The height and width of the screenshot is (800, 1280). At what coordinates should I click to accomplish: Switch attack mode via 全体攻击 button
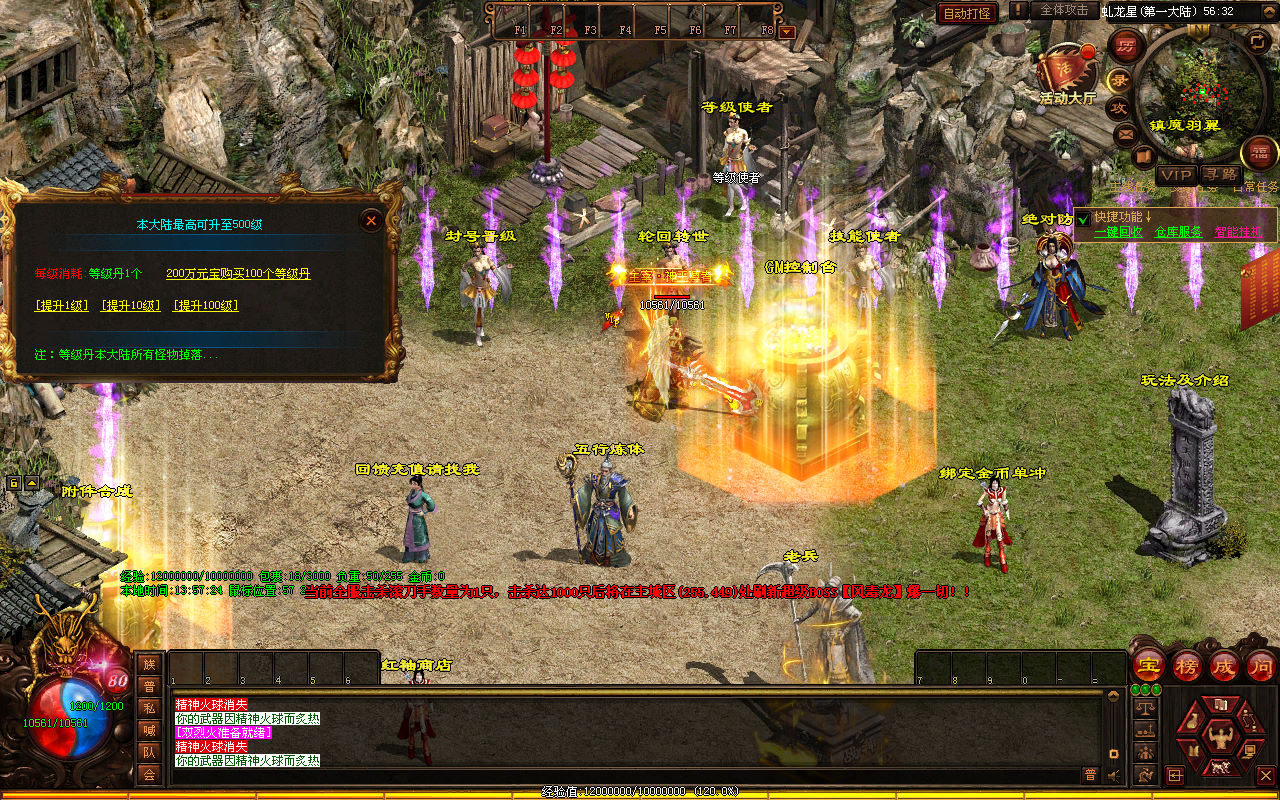pos(1063,10)
